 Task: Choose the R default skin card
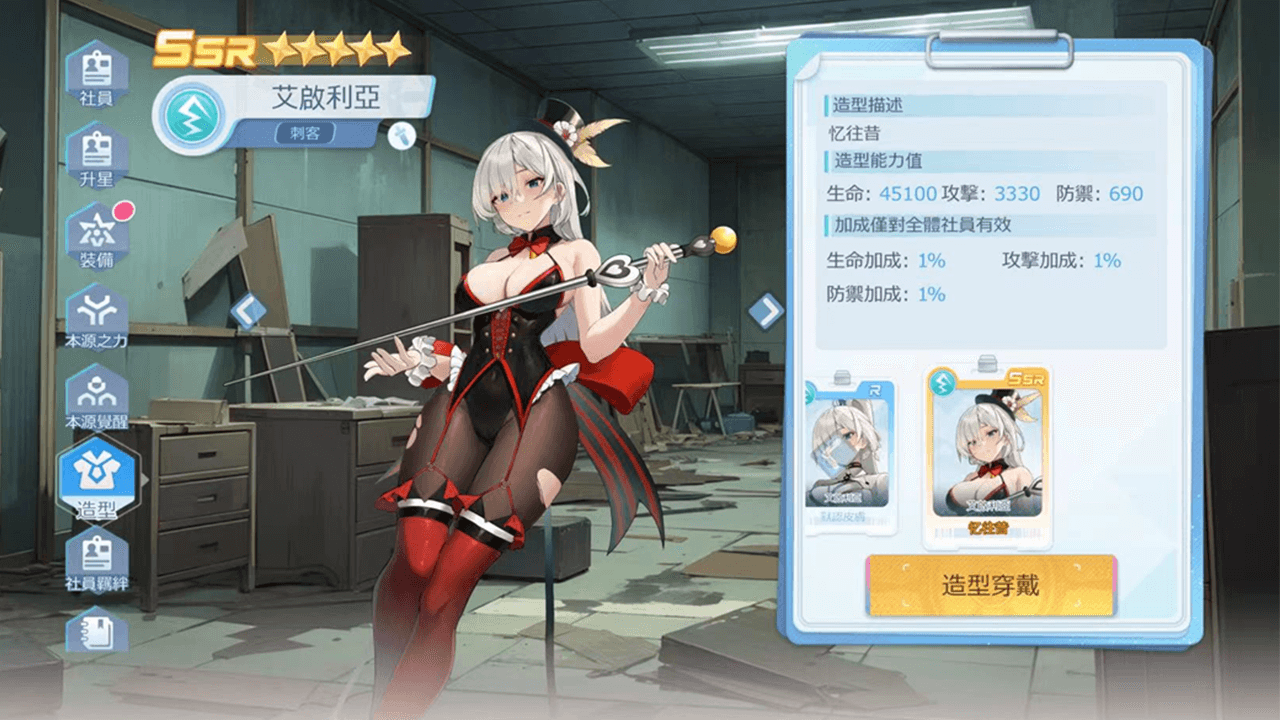(x=849, y=455)
